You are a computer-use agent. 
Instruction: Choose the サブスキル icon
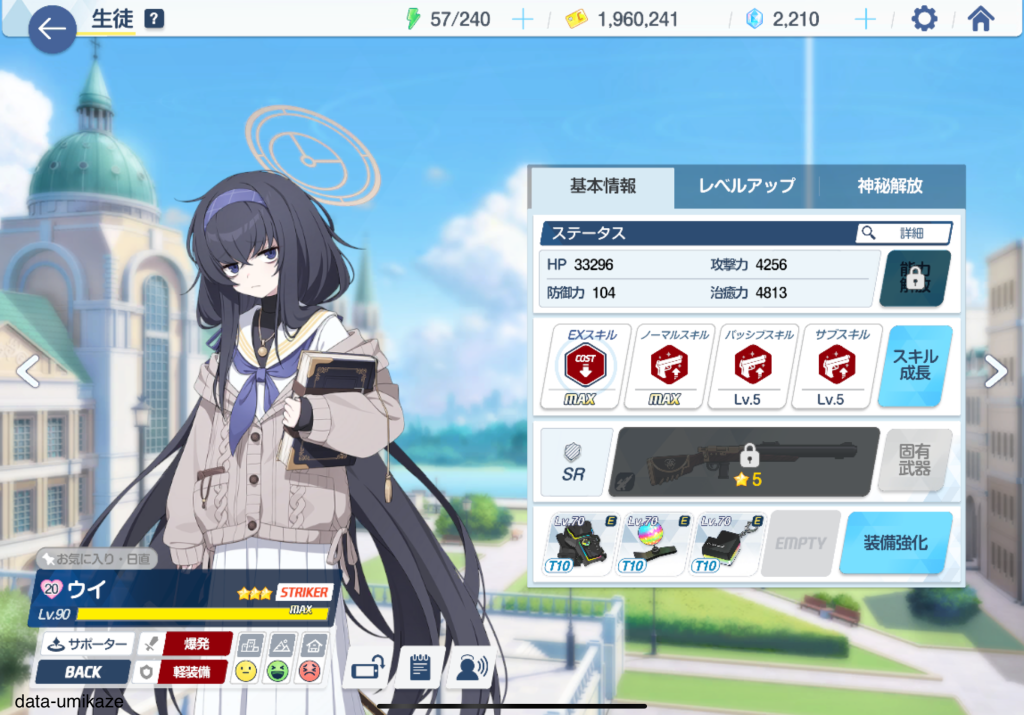pos(831,366)
